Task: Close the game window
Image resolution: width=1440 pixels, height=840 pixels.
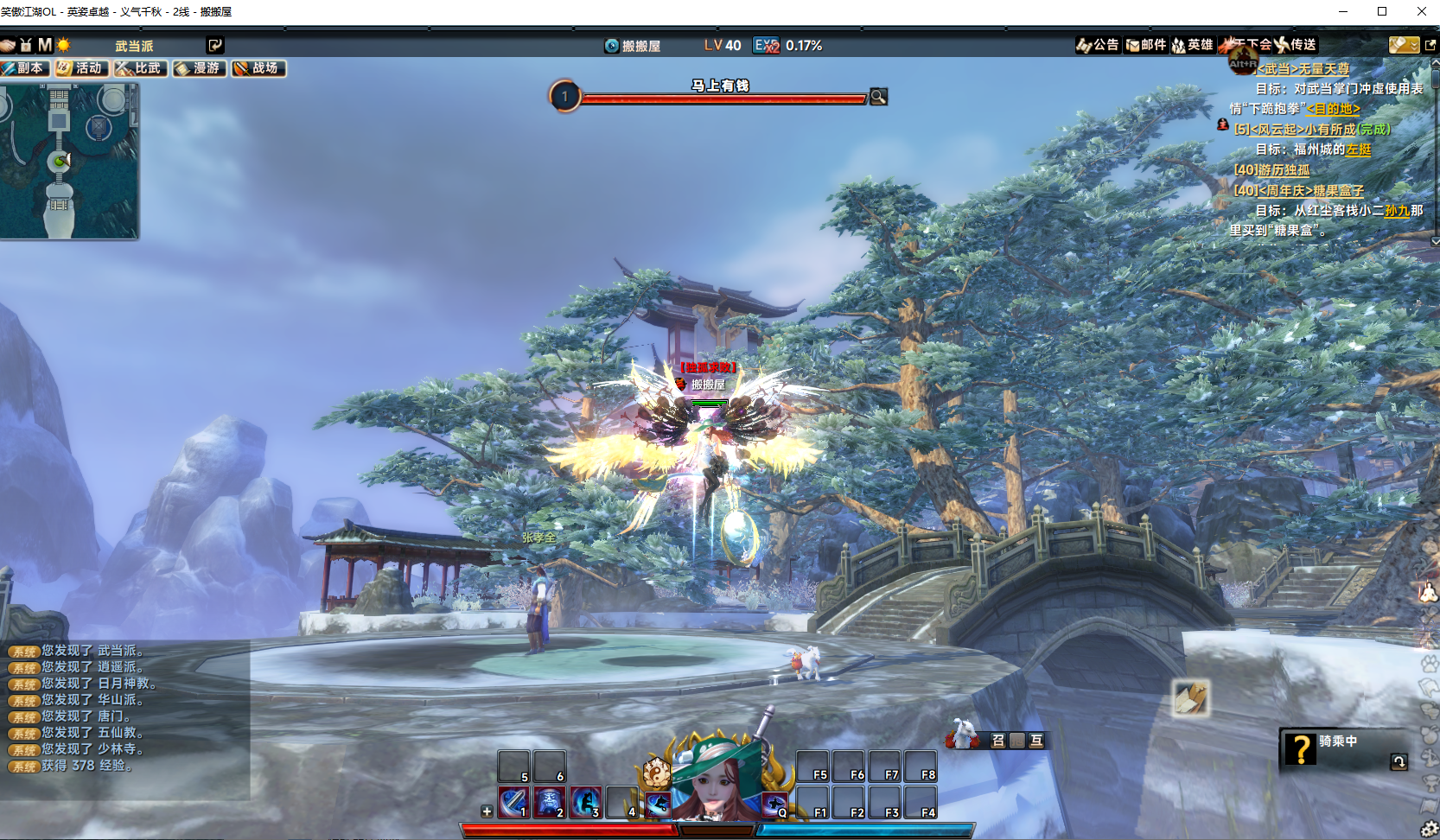Action: [1421, 11]
